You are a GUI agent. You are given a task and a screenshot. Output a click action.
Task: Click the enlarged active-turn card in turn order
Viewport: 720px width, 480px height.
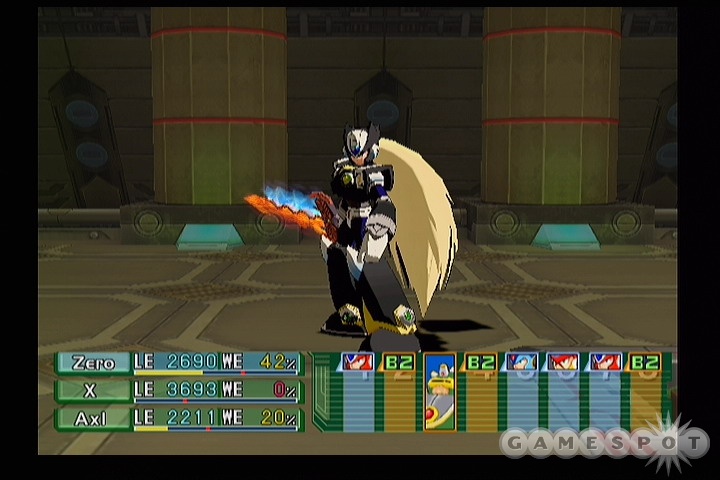pos(439,391)
